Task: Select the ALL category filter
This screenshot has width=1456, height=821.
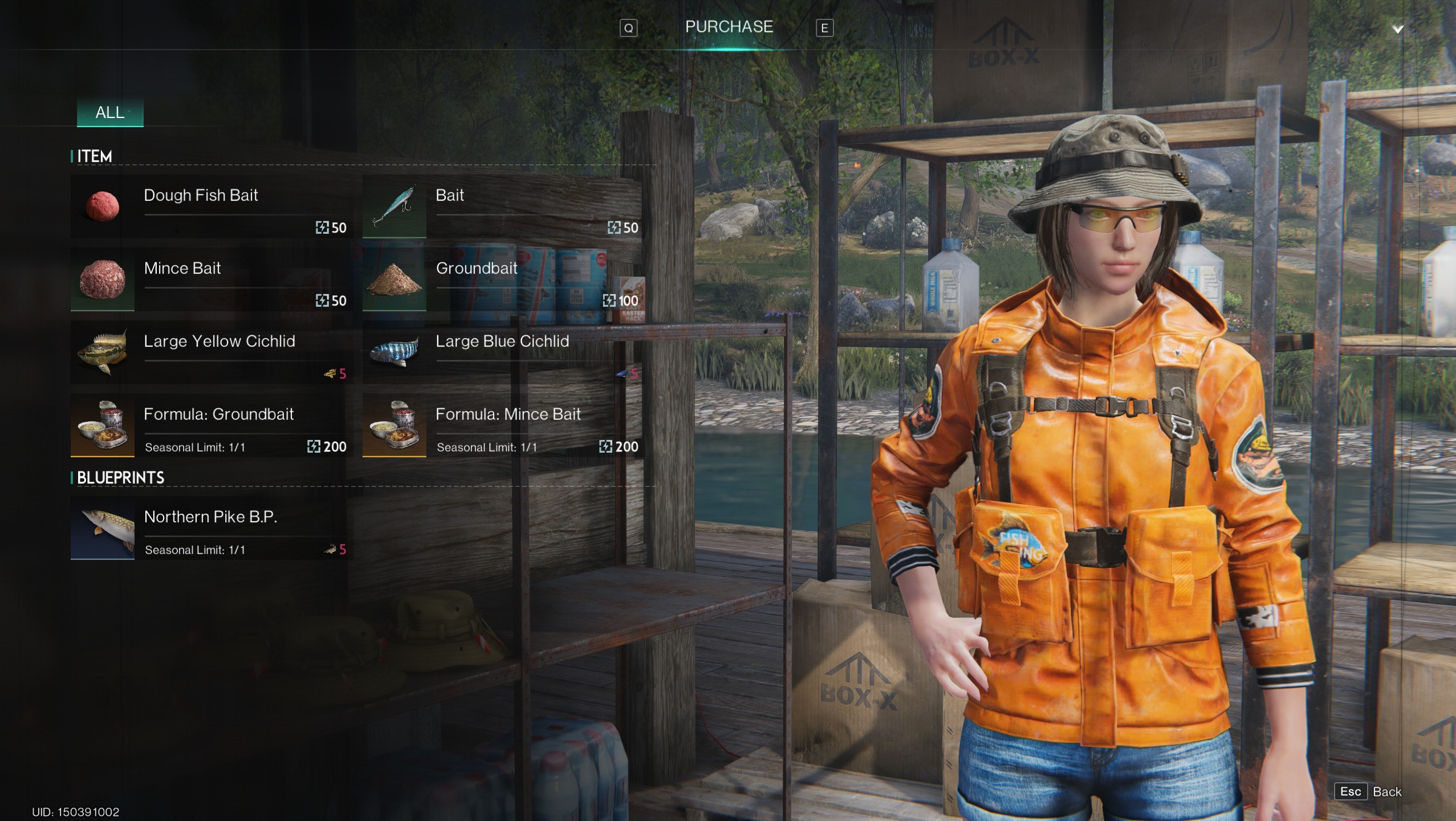Action: tap(110, 112)
